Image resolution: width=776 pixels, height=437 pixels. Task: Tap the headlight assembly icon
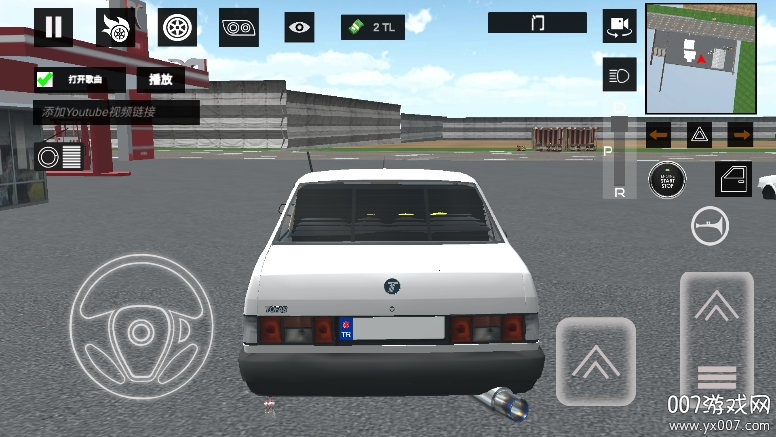coord(239,27)
